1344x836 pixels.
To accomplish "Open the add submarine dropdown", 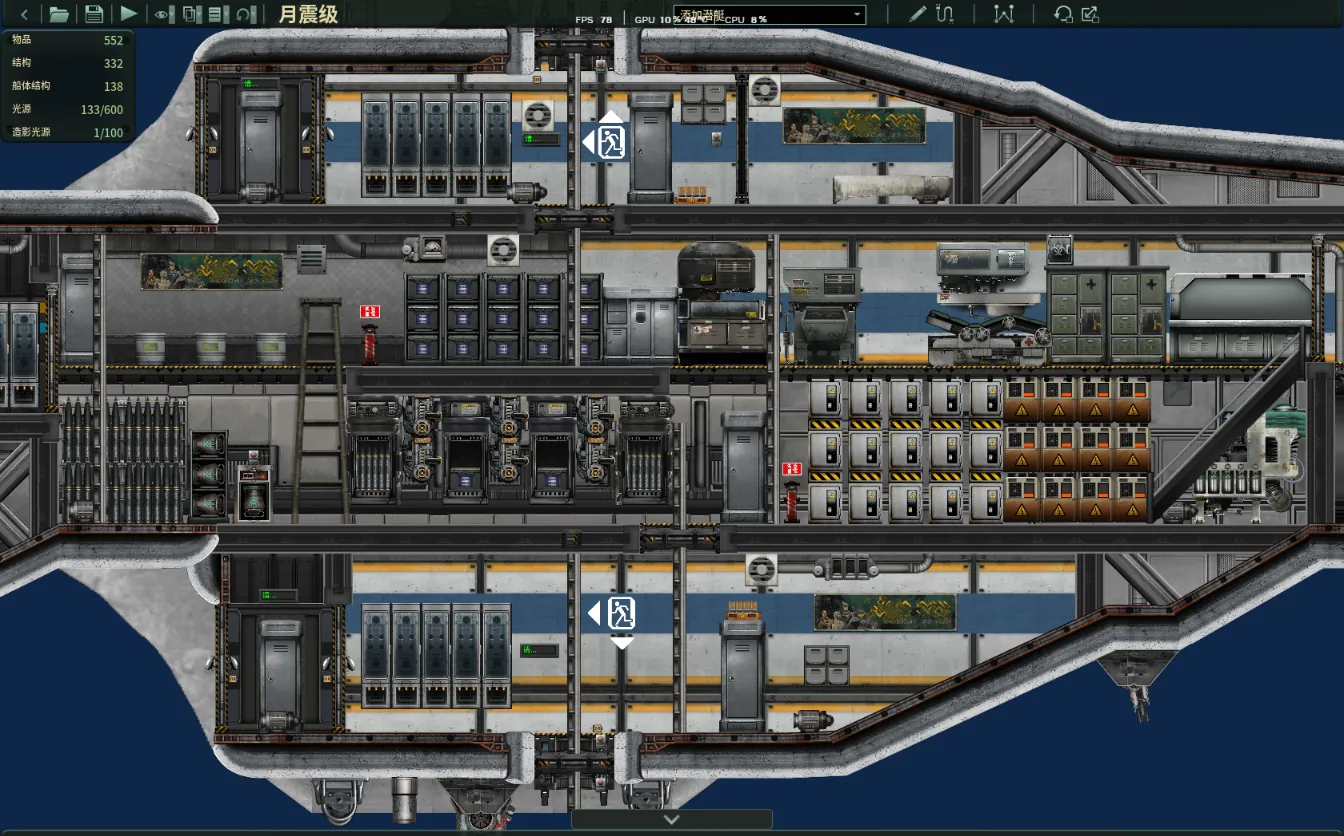I will (769, 14).
